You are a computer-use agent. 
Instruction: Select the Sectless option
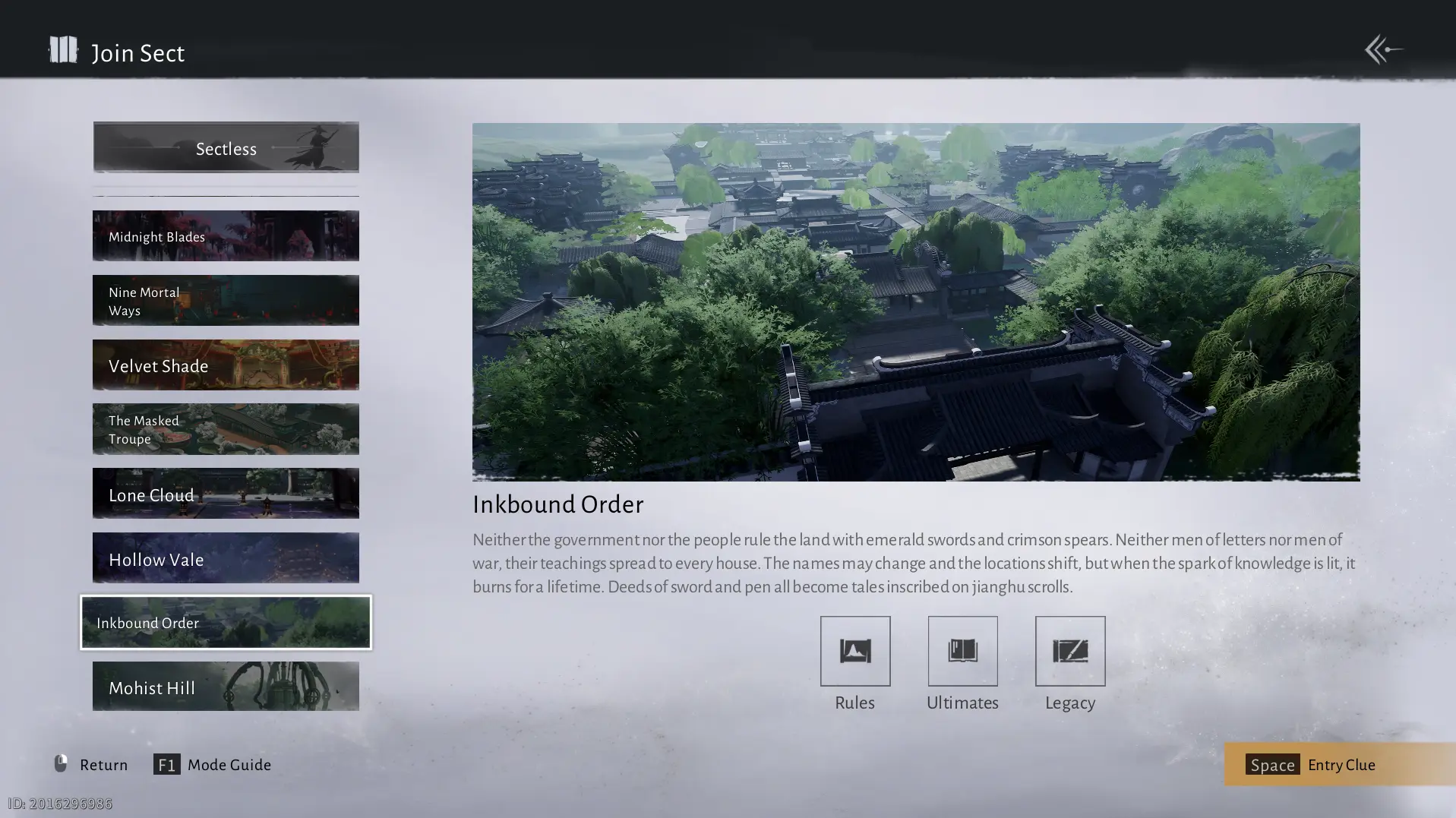[226, 148]
